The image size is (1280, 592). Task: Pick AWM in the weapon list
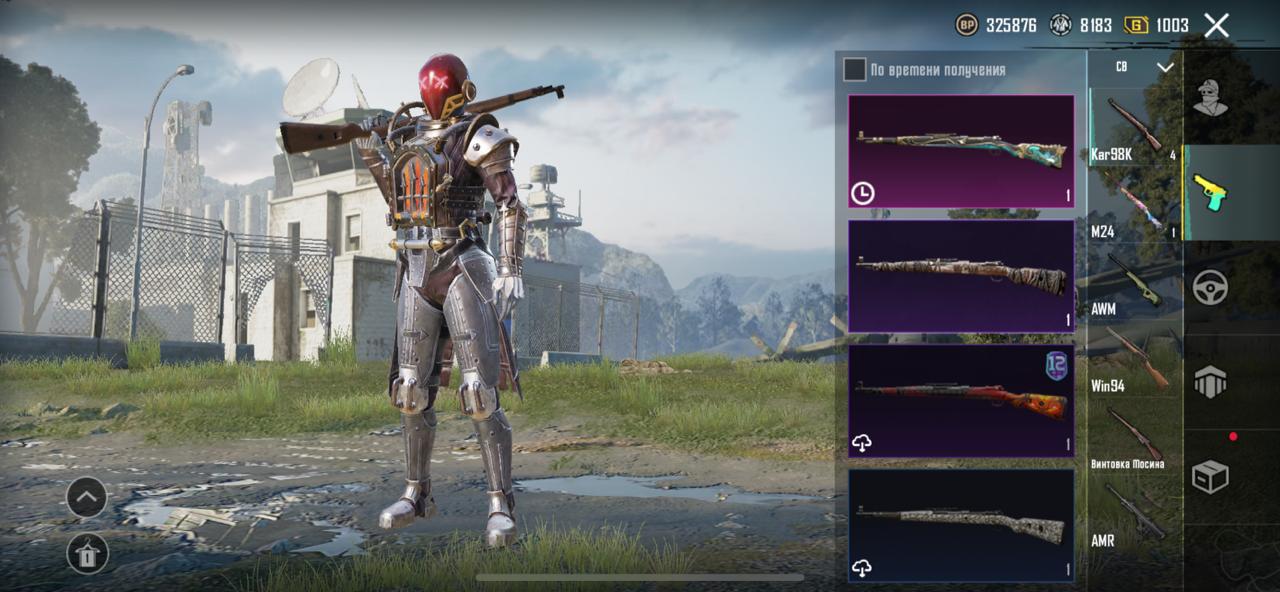1134,283
